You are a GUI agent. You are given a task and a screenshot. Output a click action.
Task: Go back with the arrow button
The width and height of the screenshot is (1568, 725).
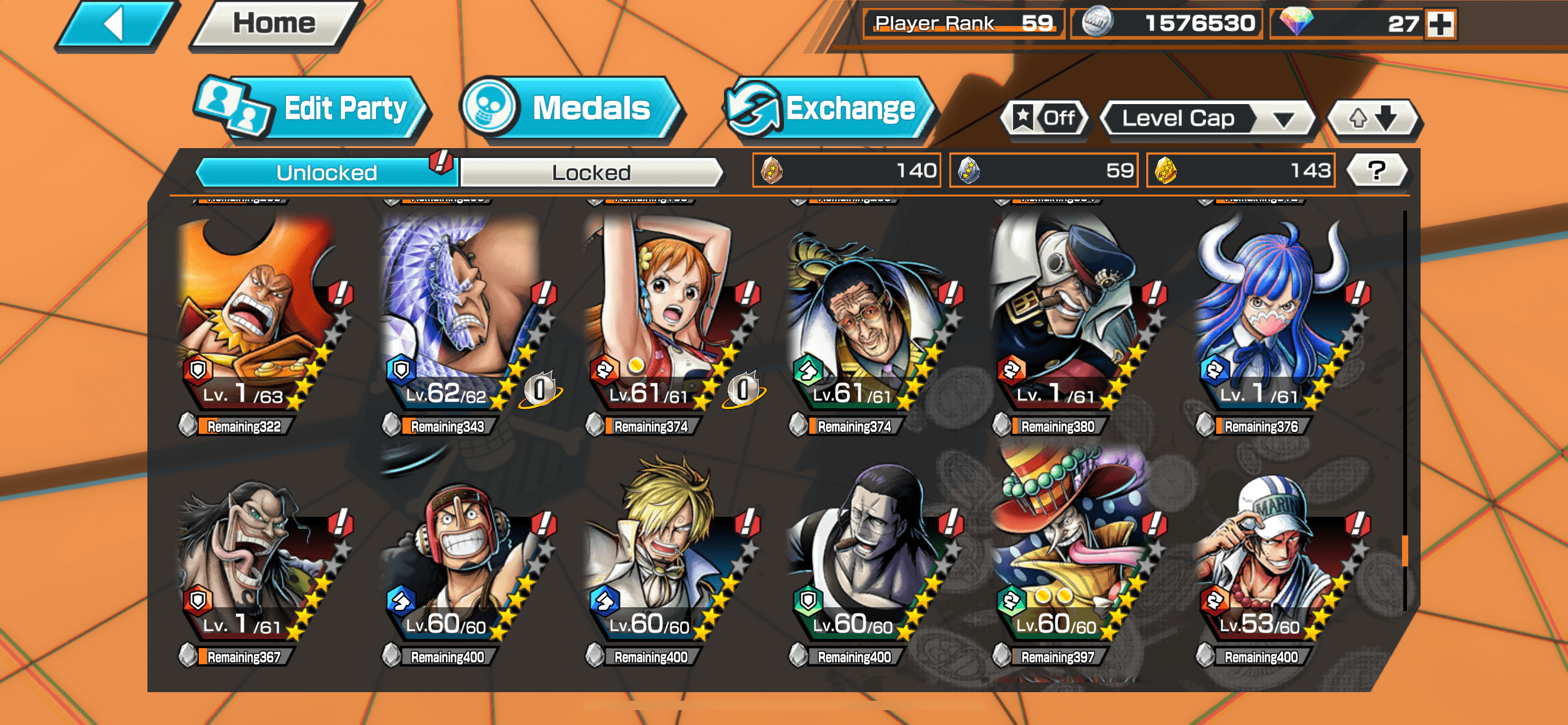click(115, 25)
